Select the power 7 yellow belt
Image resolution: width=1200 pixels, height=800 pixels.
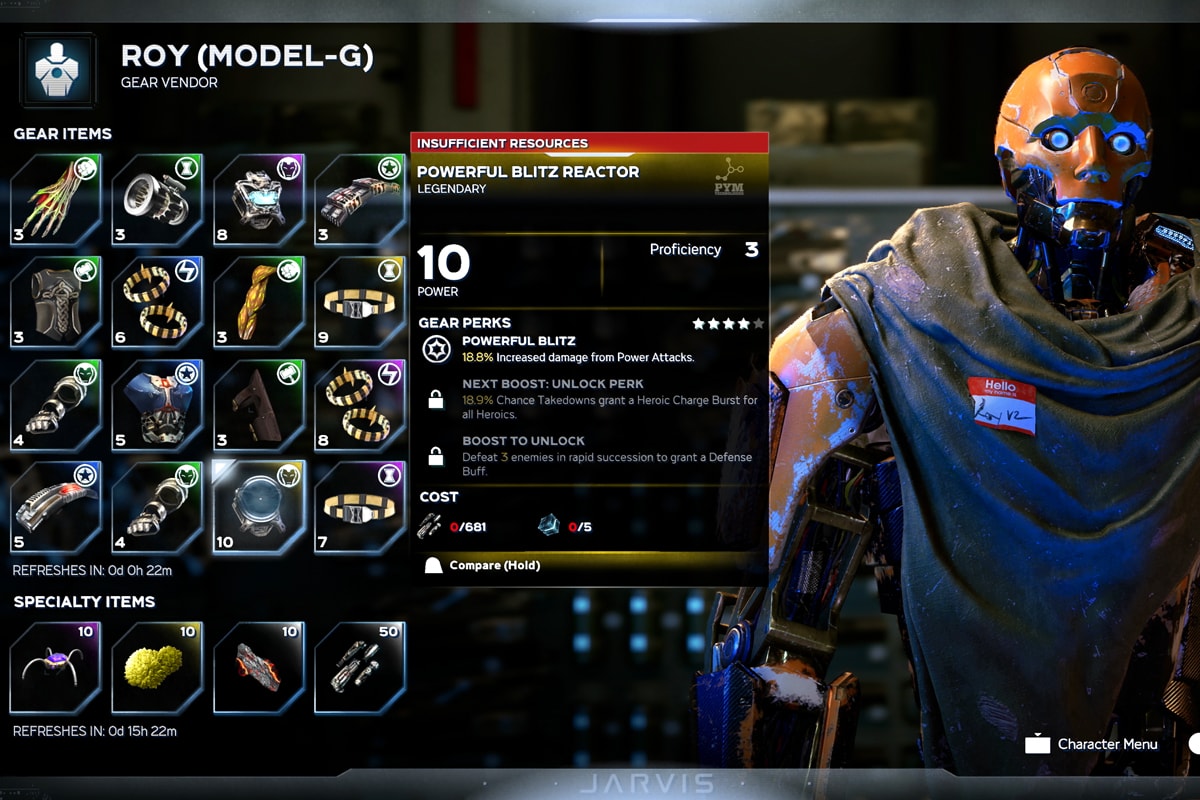360,505
